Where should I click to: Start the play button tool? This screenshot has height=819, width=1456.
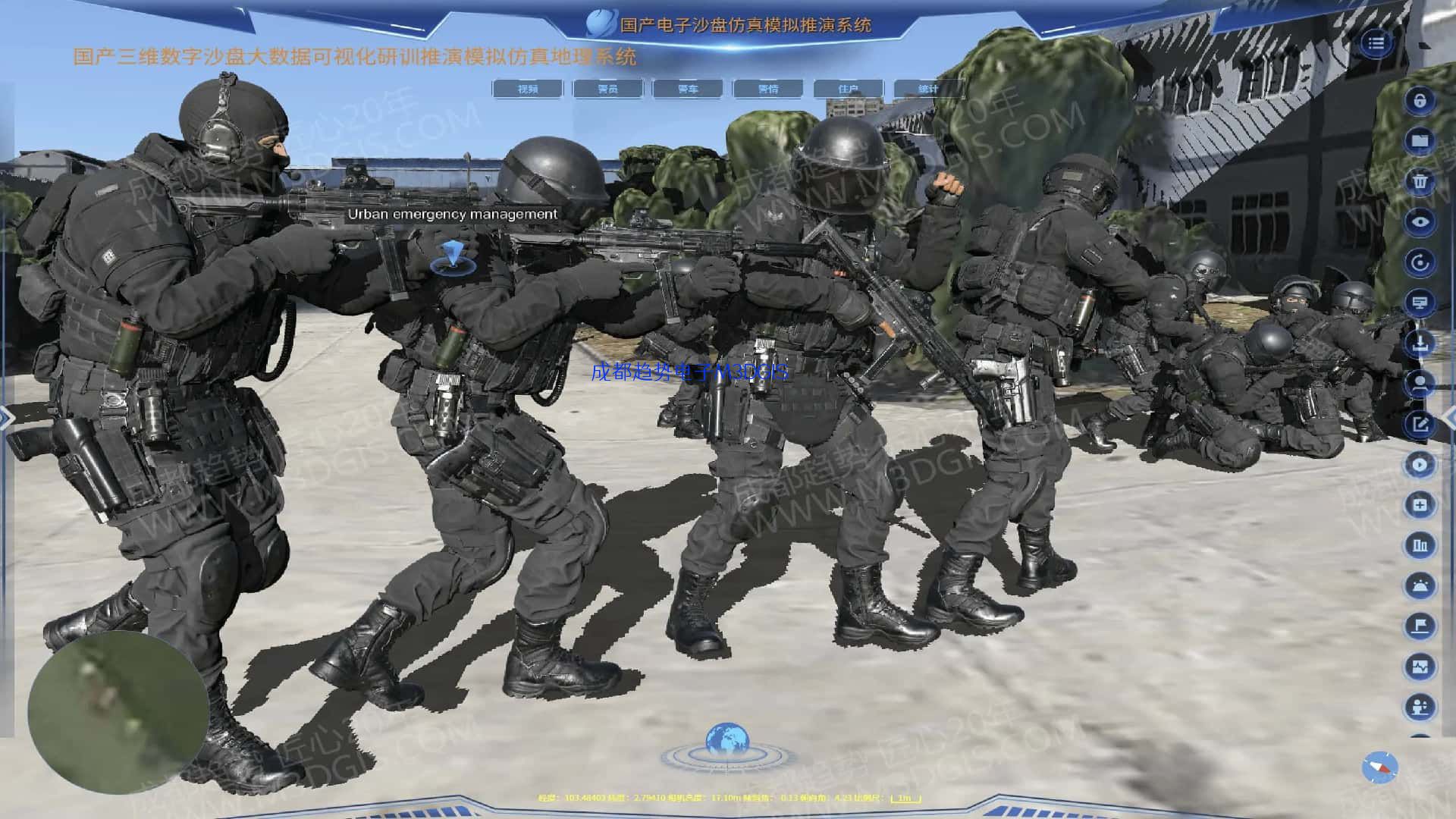coord(1420,464)
